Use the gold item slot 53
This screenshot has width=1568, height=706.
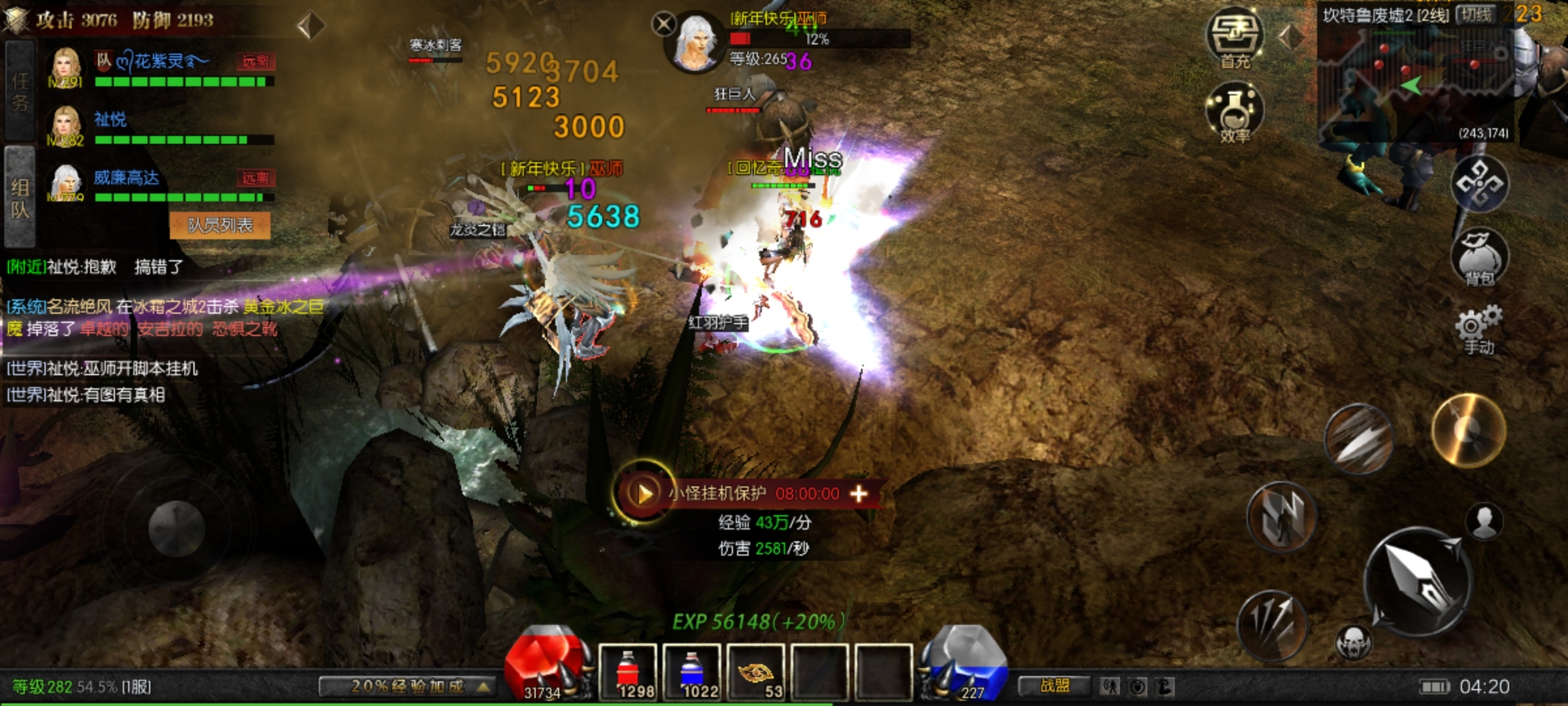[755, 671]
